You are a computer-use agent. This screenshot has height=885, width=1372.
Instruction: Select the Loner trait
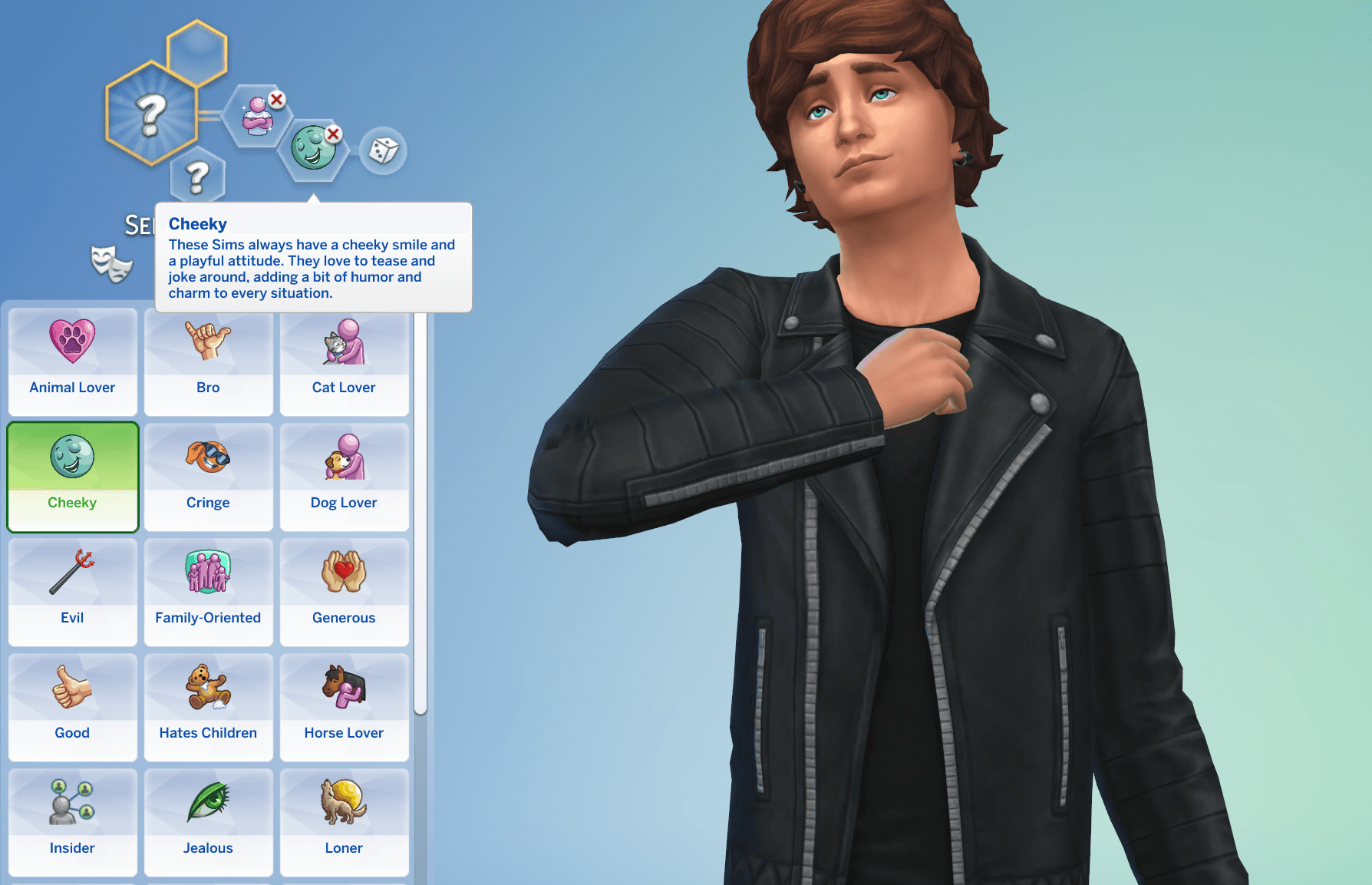point(344,821)
